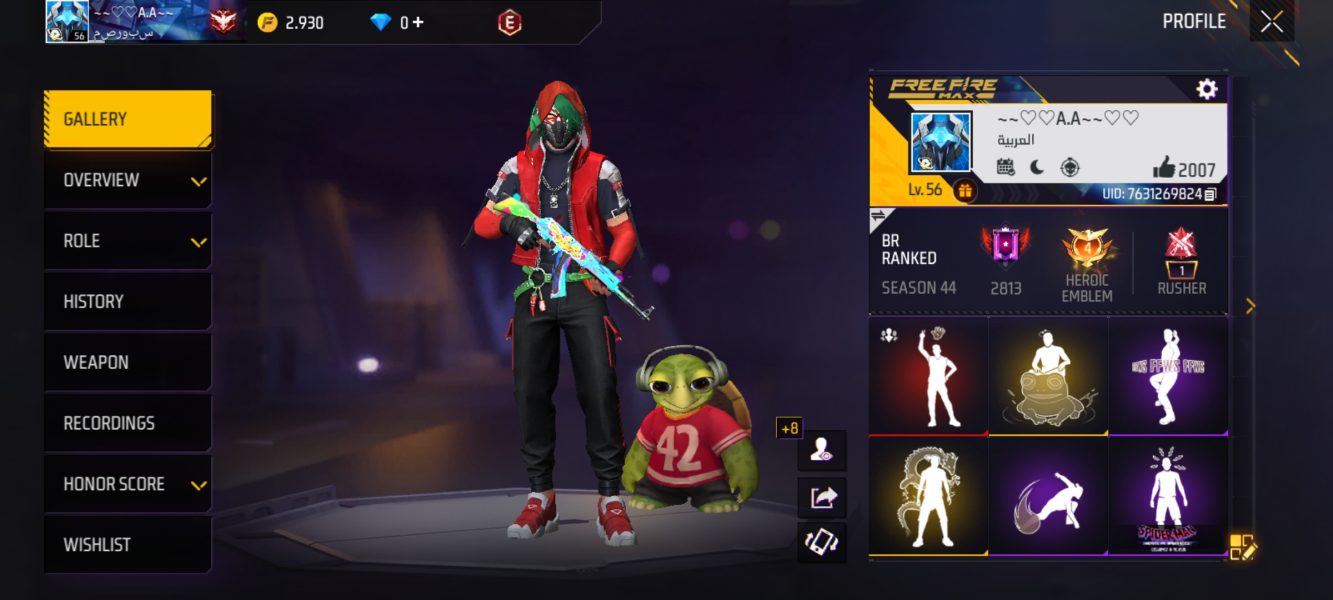Switch to the Role tab
Screen dimensions: 1333x600
tap(127, 242)
